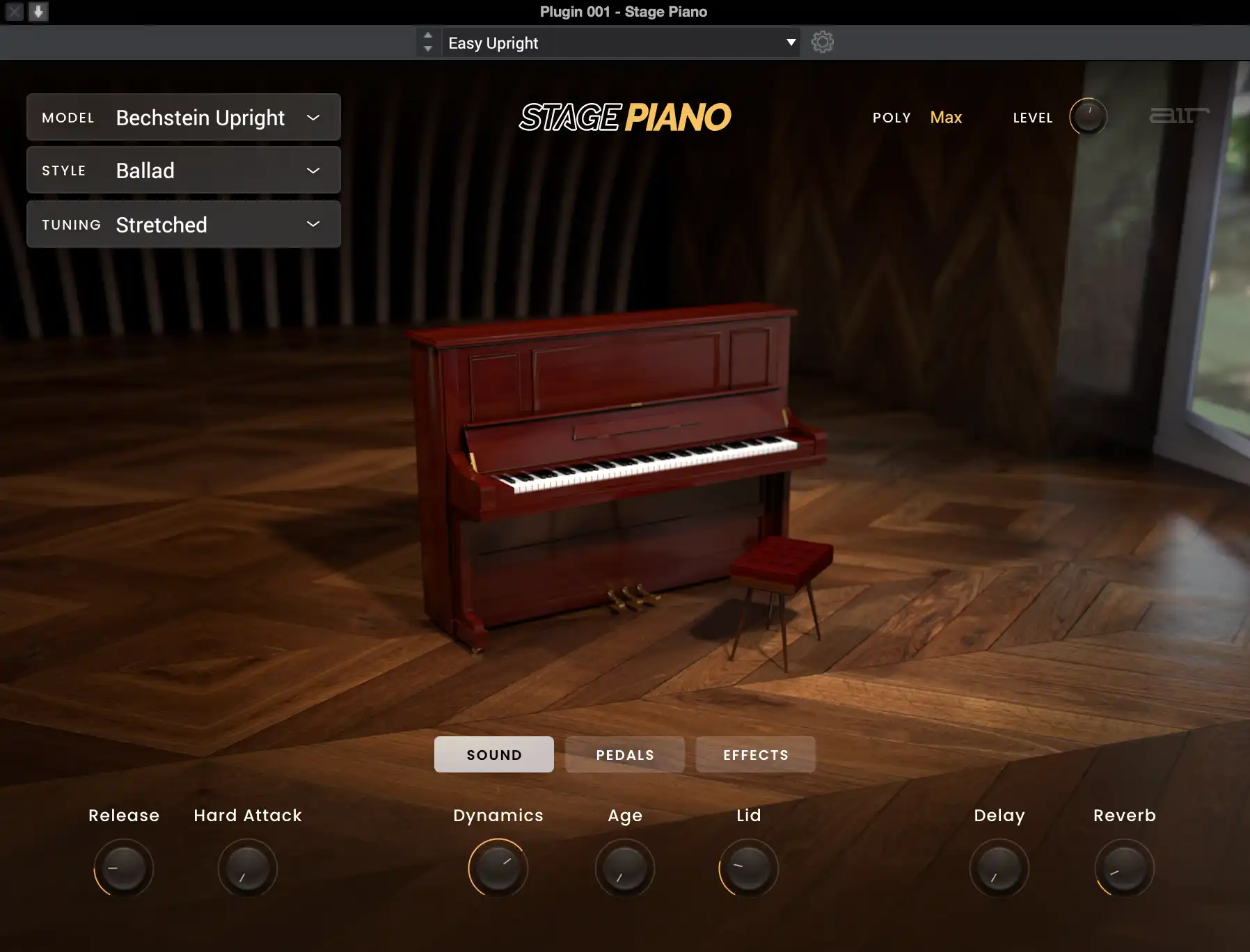Select the Sound tab
The width and height of the screenshot is (1250, 952).
coord(494,754)
